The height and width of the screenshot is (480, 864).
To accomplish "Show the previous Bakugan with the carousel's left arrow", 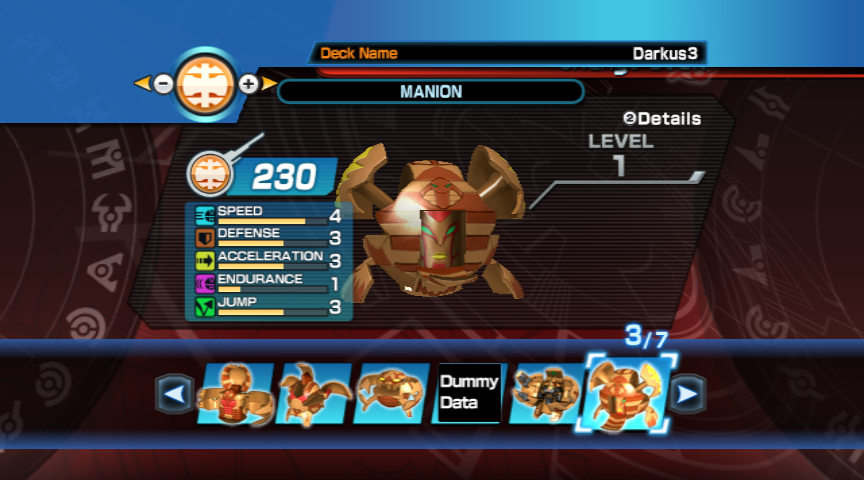I will coord(175,394).
